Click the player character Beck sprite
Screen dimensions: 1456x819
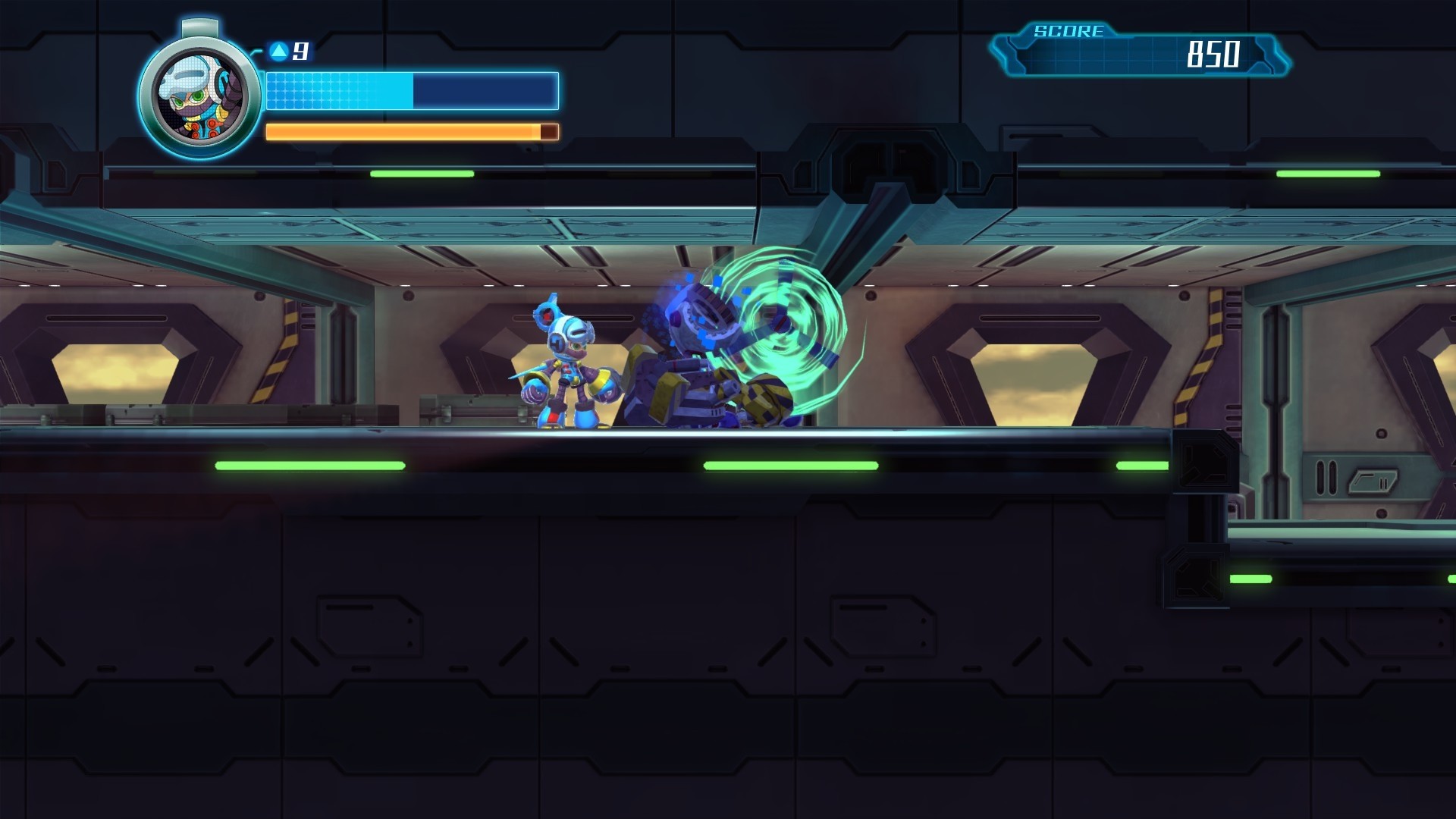coord(569,364)
